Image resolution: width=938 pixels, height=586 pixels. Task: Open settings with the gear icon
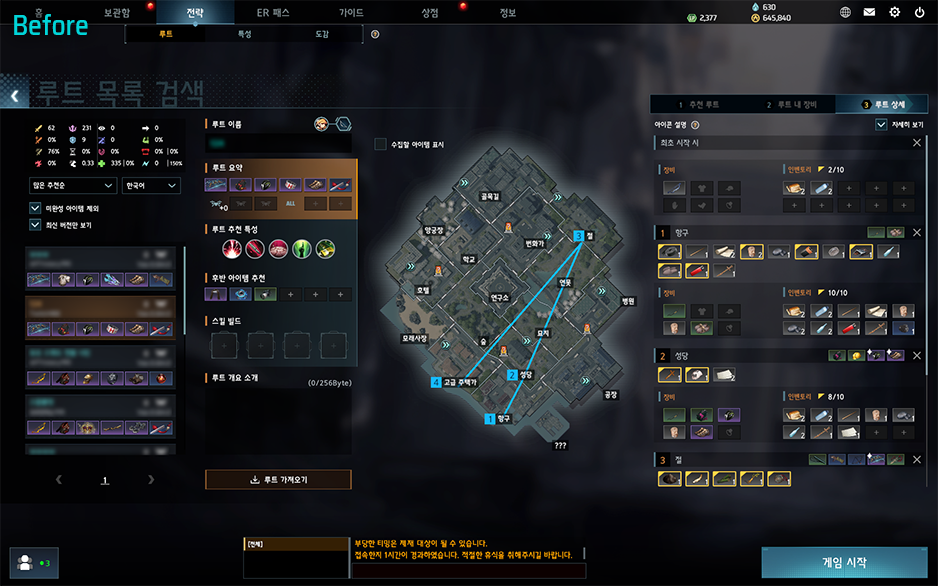point(894,13)
